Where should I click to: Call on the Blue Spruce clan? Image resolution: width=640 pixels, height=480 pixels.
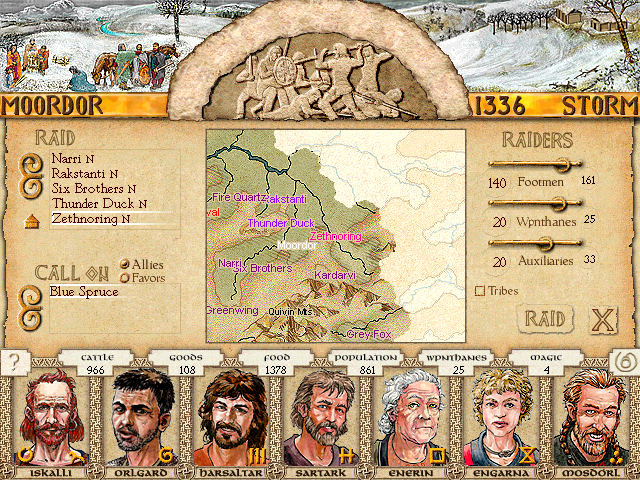[84, 292]
